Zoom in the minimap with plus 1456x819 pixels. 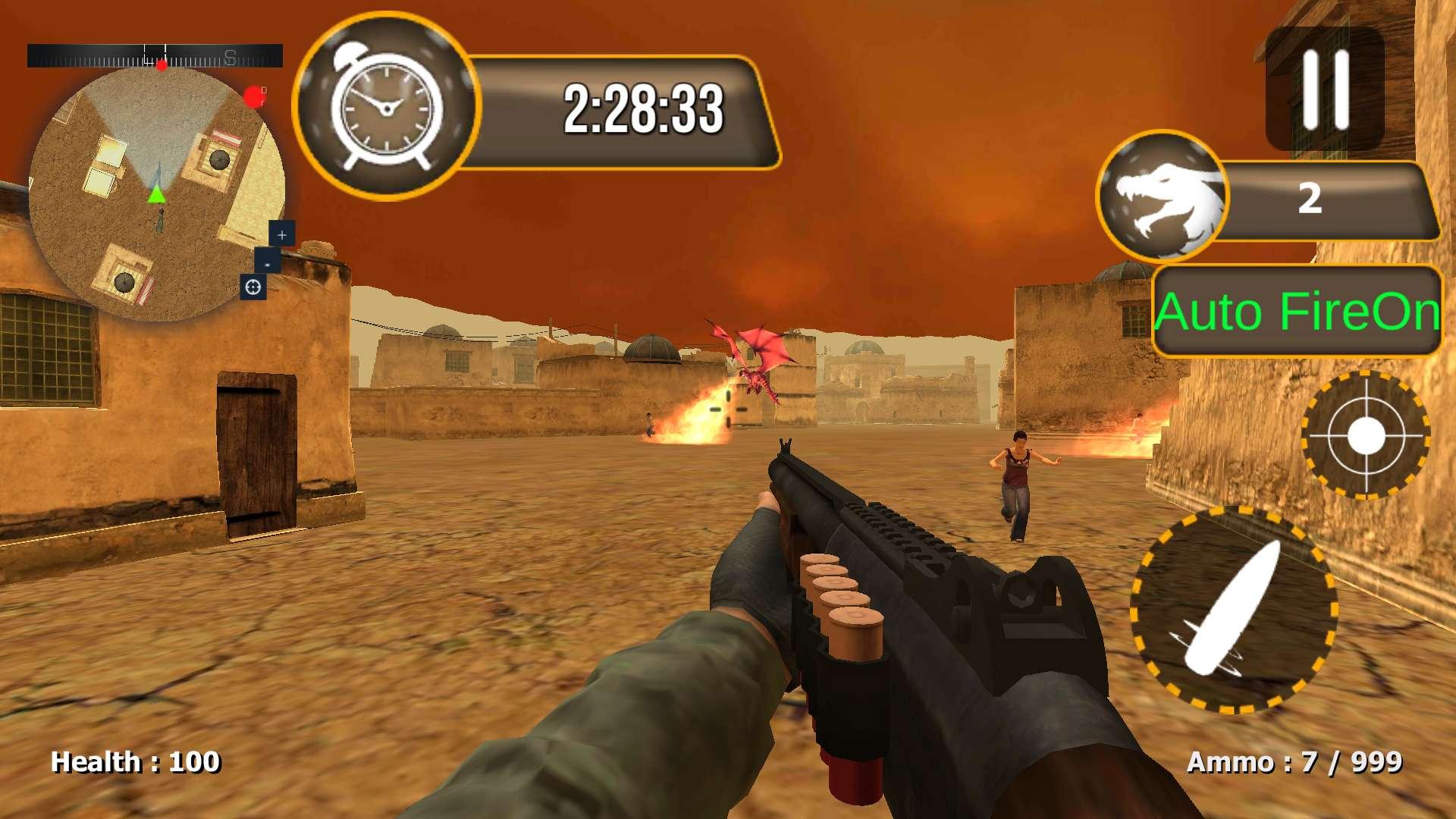tap(282, 234)
